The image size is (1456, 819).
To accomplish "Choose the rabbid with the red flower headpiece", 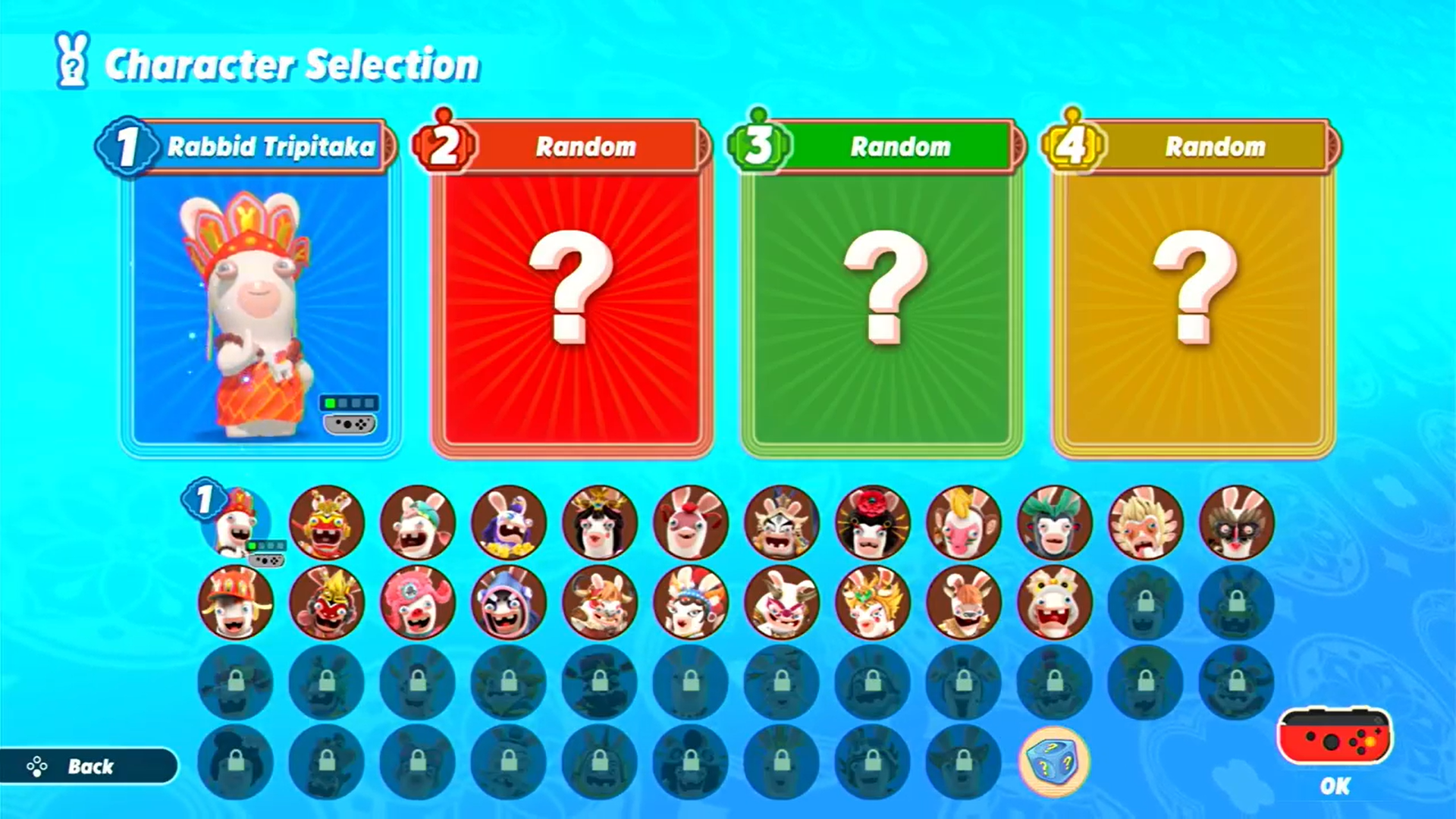I will click(873, 522).
